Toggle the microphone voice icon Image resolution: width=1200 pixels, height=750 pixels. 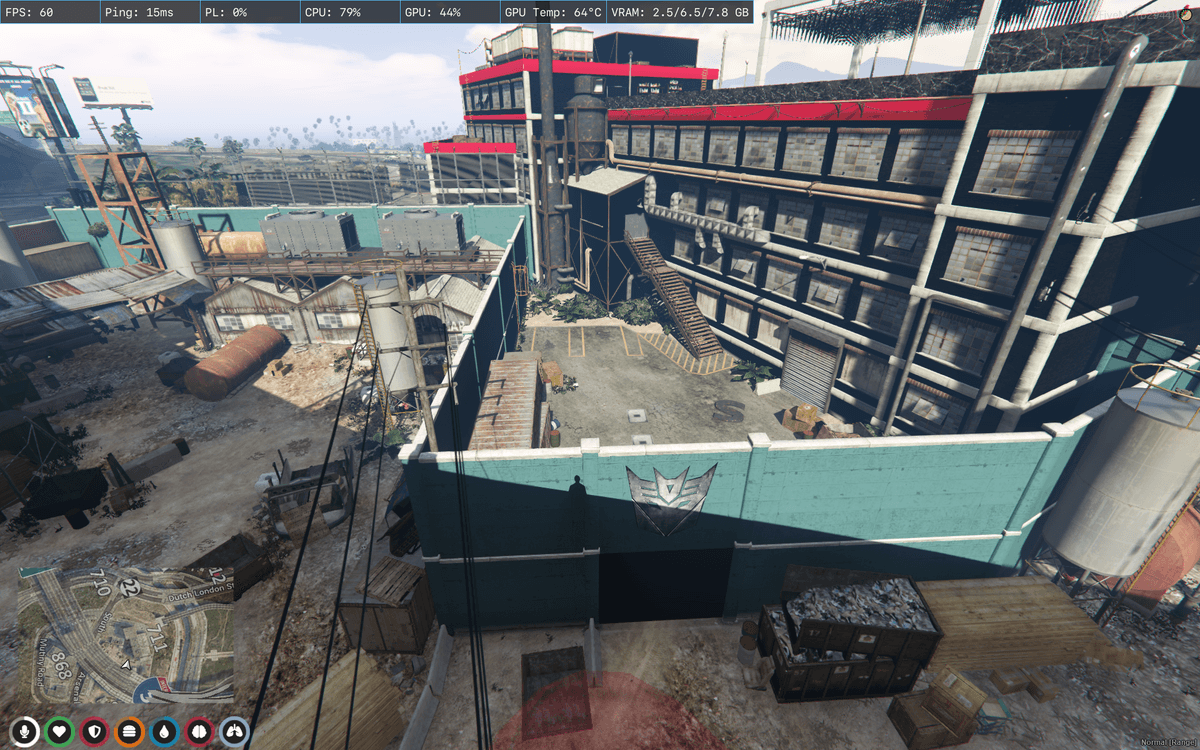click(x=24, y=732)
